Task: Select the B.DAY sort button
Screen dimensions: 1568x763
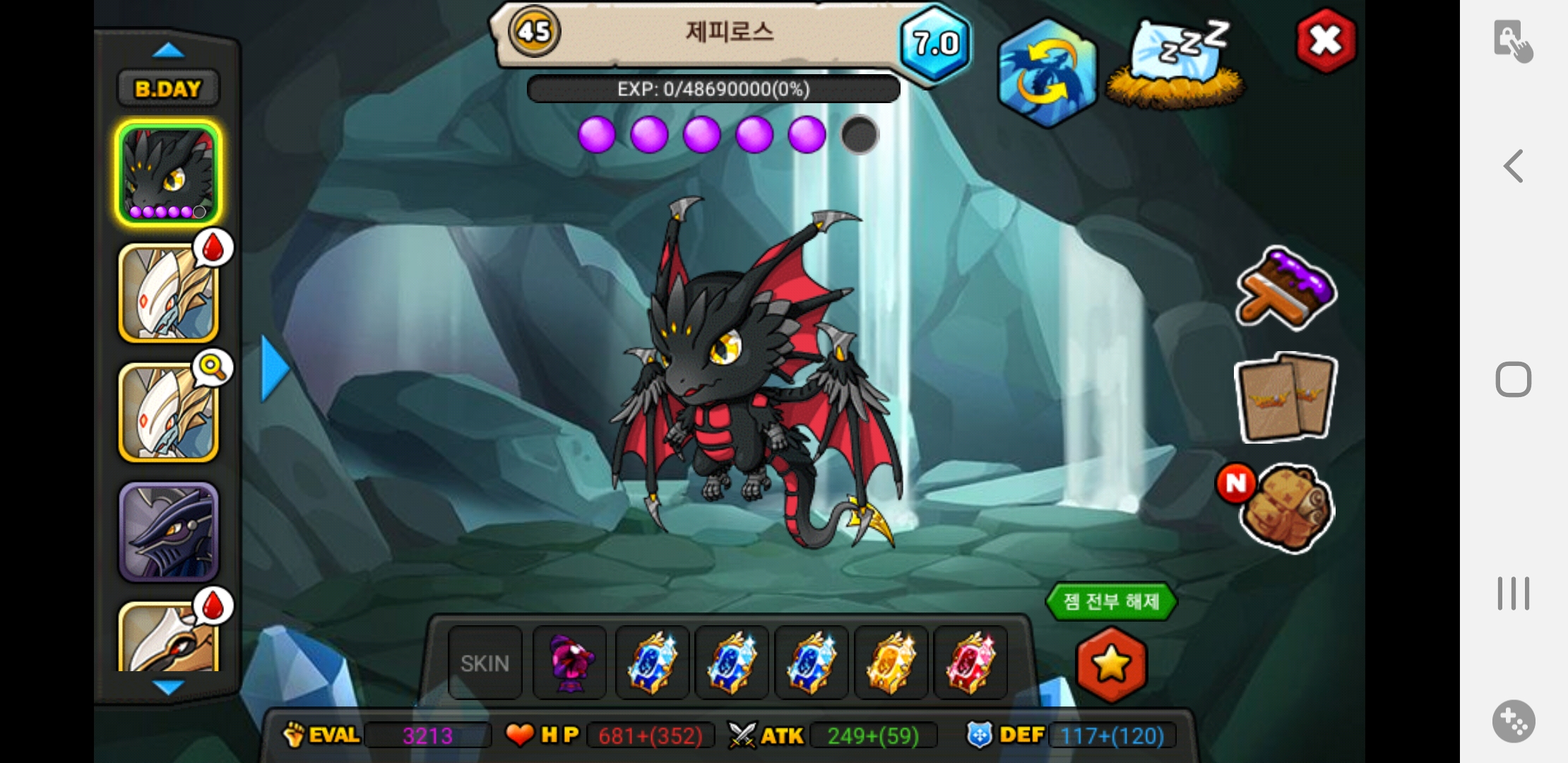Action: (x=168, y=89)
